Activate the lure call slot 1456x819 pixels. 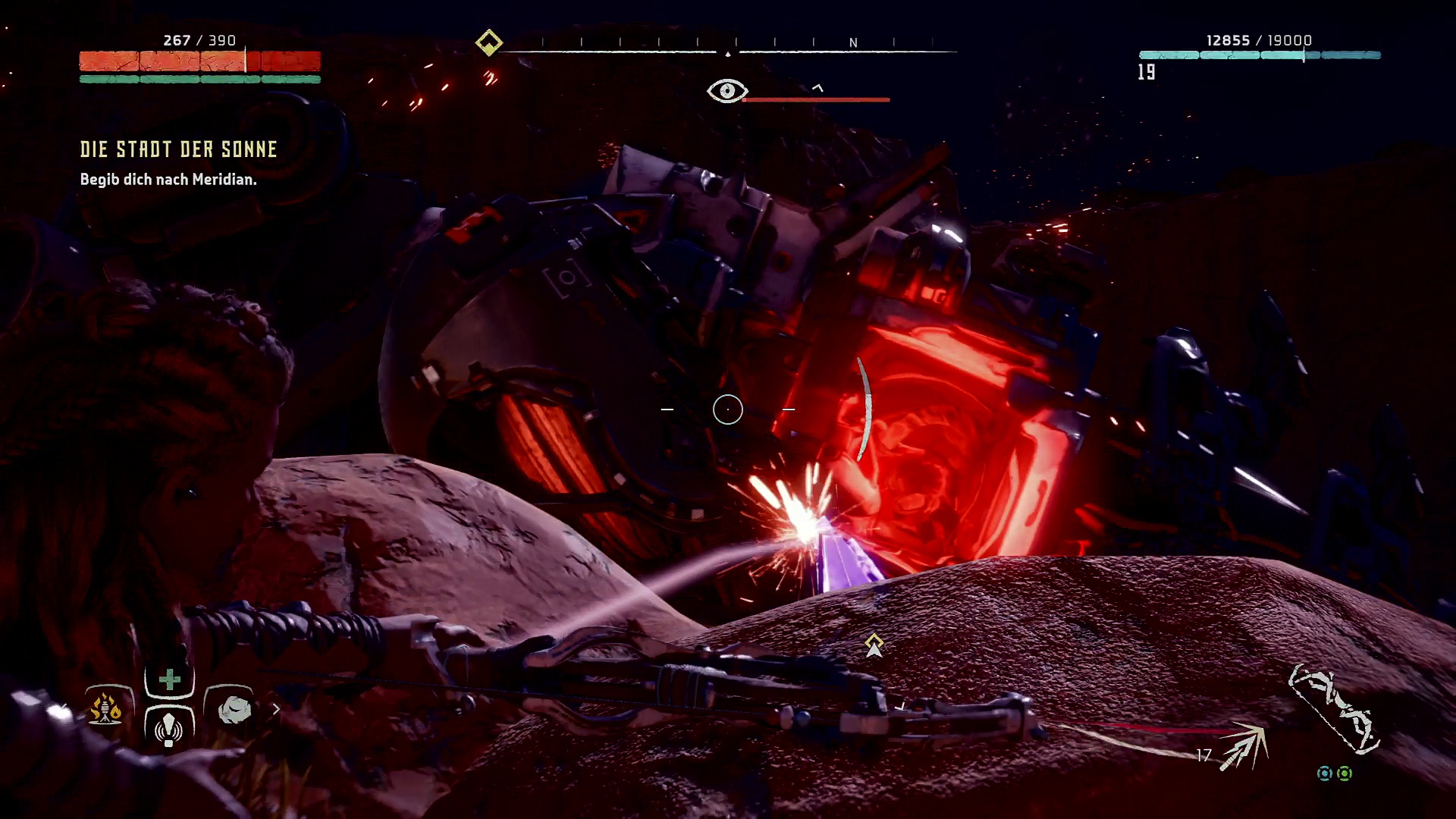coord(169,726)
